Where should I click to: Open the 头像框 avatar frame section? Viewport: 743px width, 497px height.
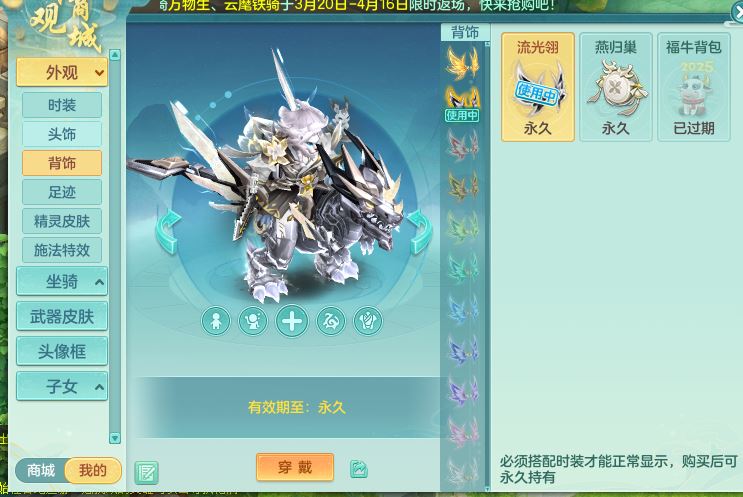(61, 351)
